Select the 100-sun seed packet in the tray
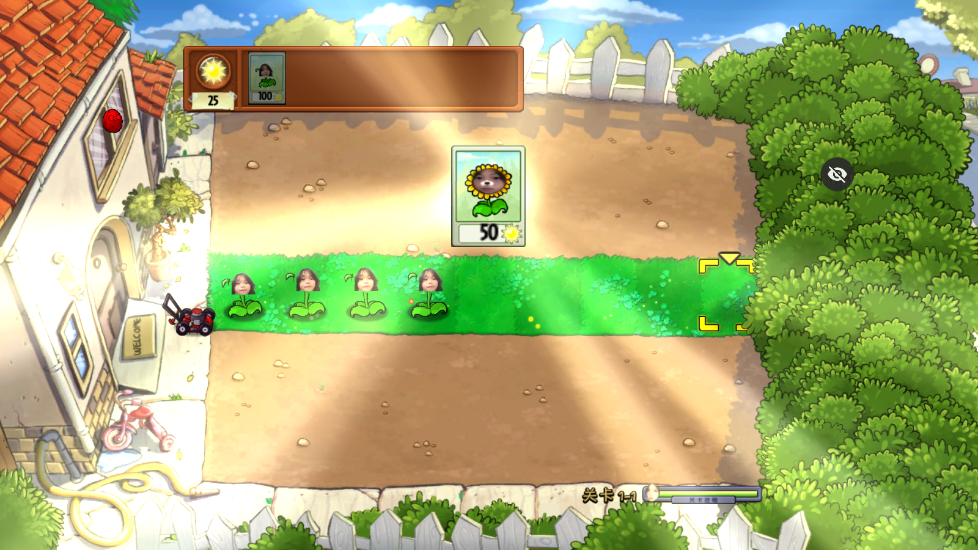978x550 pixels. [266, 78]
